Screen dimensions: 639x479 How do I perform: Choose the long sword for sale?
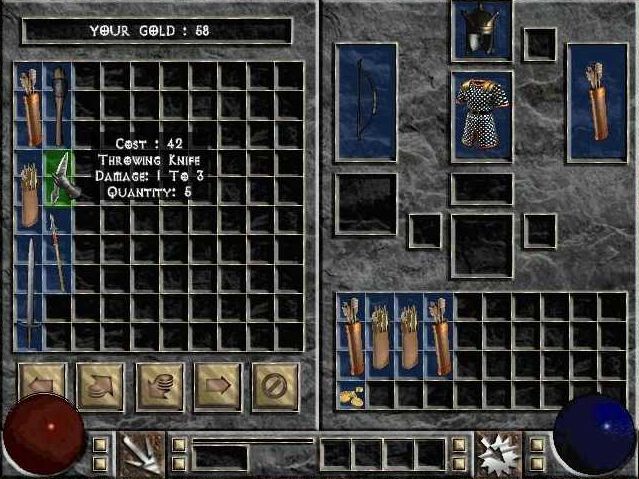click(x=31, y=292)
